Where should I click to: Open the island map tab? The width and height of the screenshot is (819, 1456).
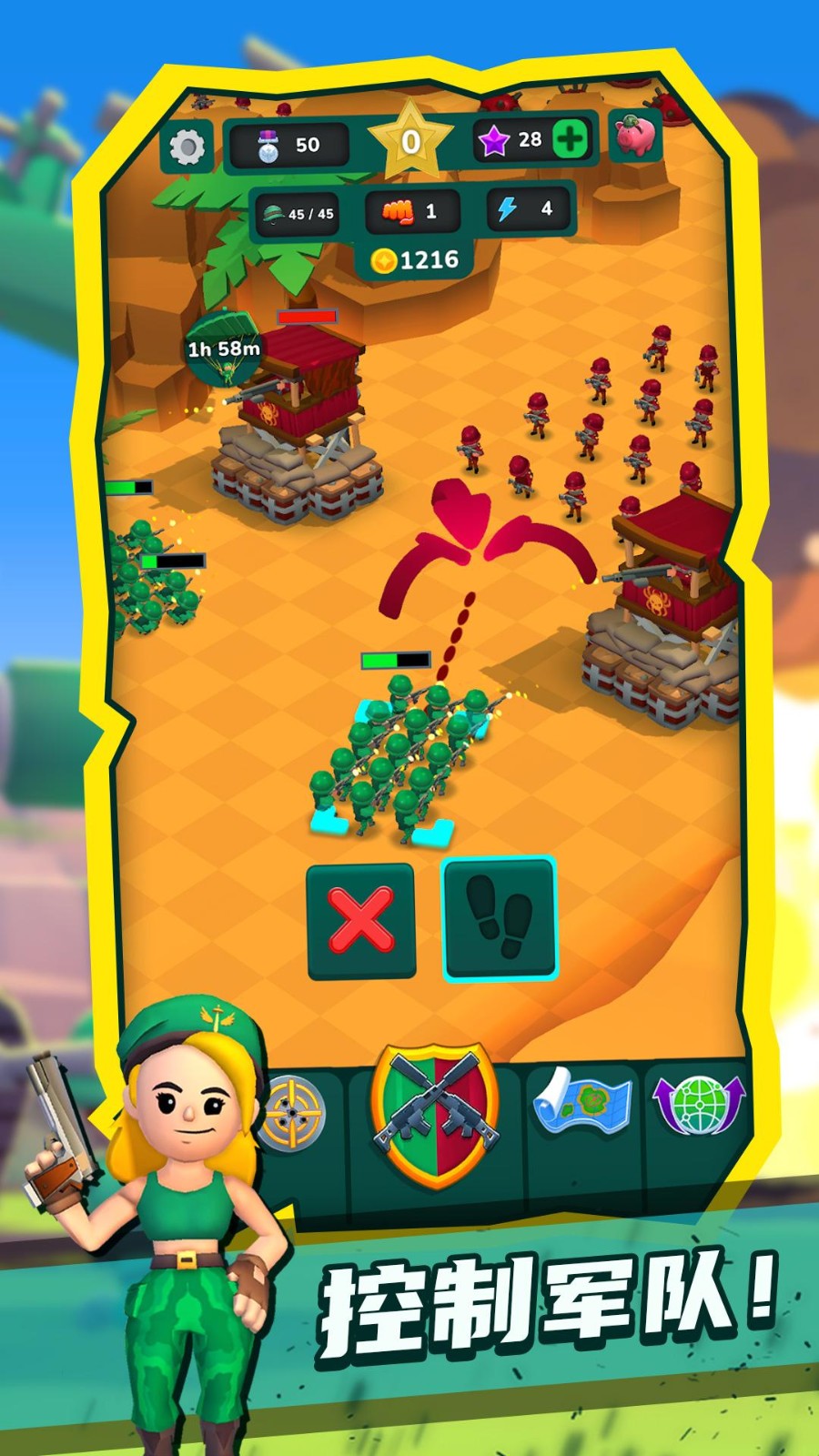pos(581,1105)
